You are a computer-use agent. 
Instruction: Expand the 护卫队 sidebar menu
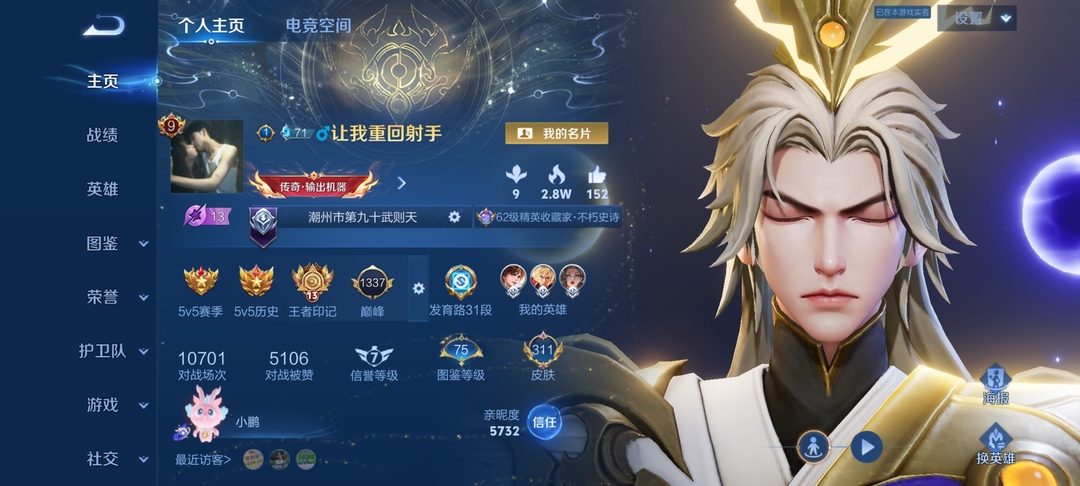(x=115, y=351)
